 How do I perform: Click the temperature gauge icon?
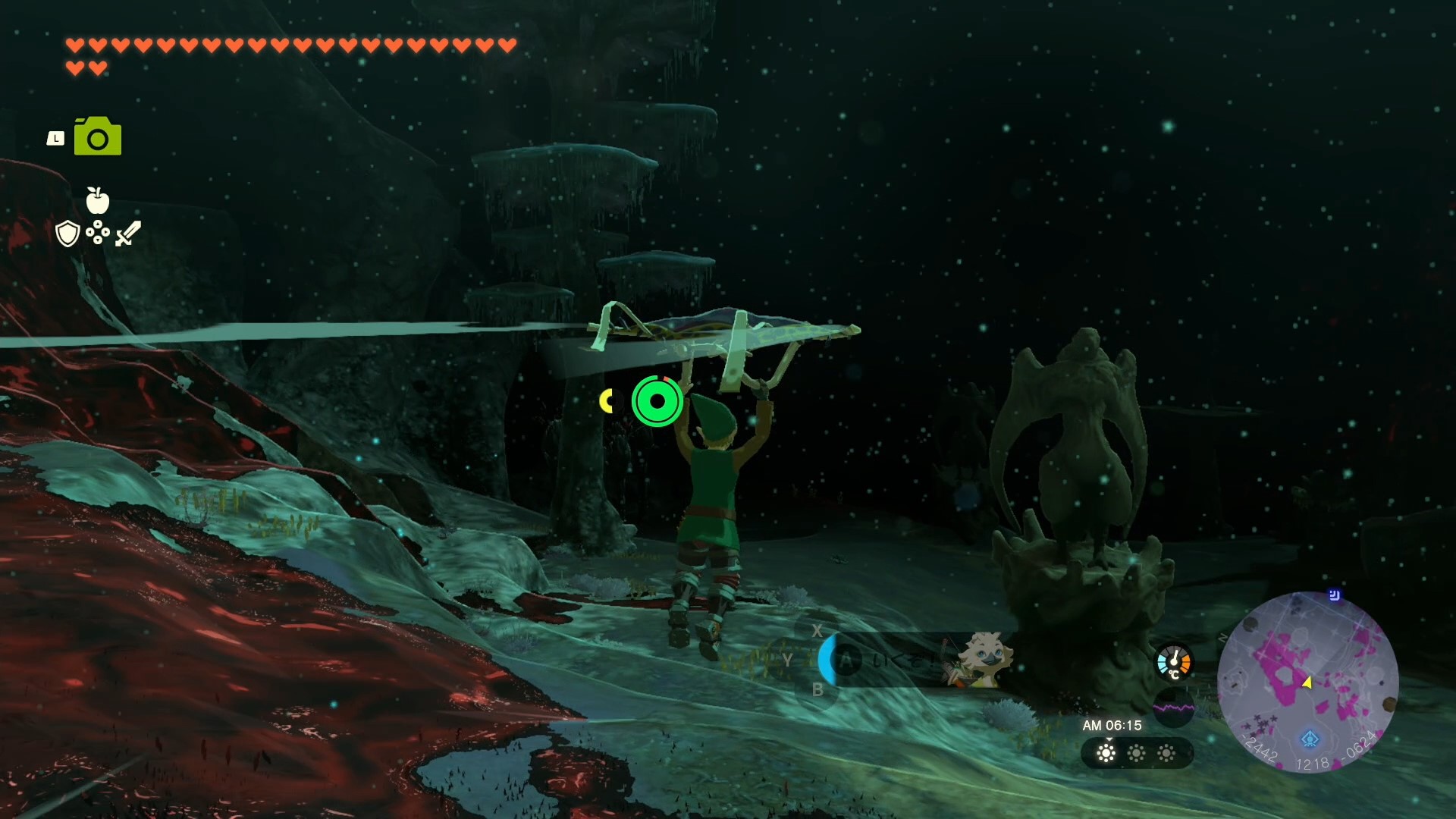click(x=1173, y=662)
